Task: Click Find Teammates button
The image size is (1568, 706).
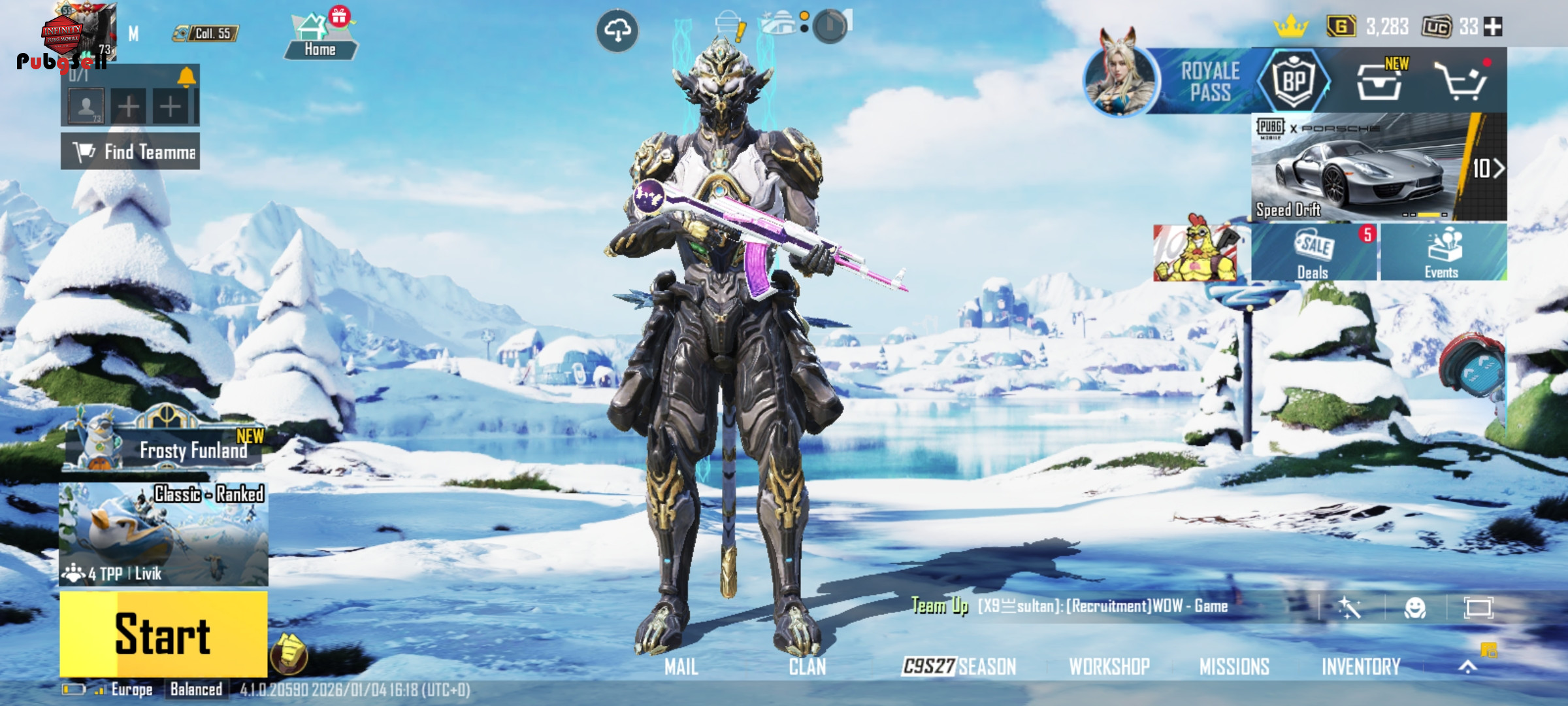Action: (x=131, y=152)
